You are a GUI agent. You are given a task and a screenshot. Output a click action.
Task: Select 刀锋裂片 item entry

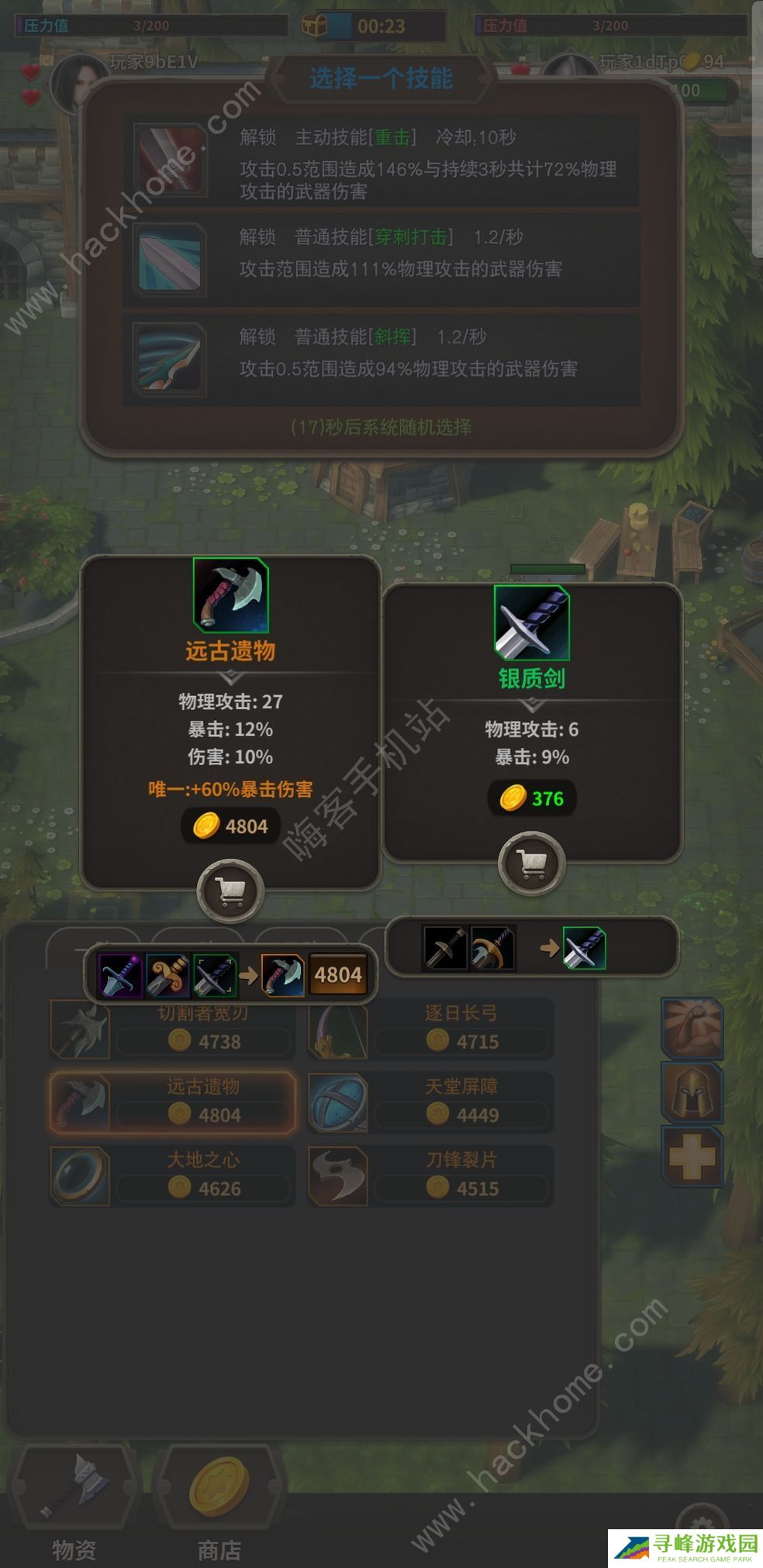430,1175
